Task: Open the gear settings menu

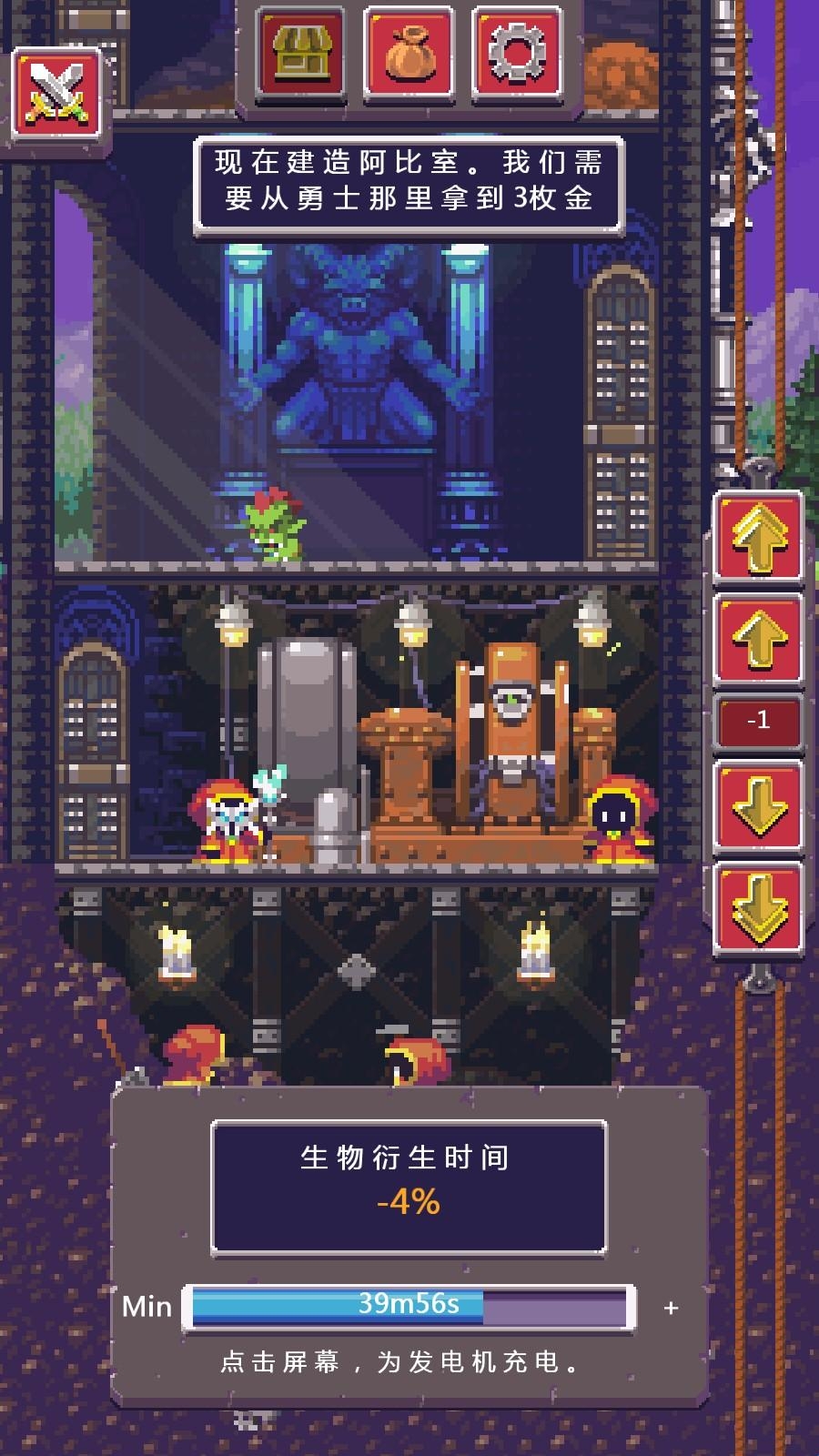Action: coord(516,52)
